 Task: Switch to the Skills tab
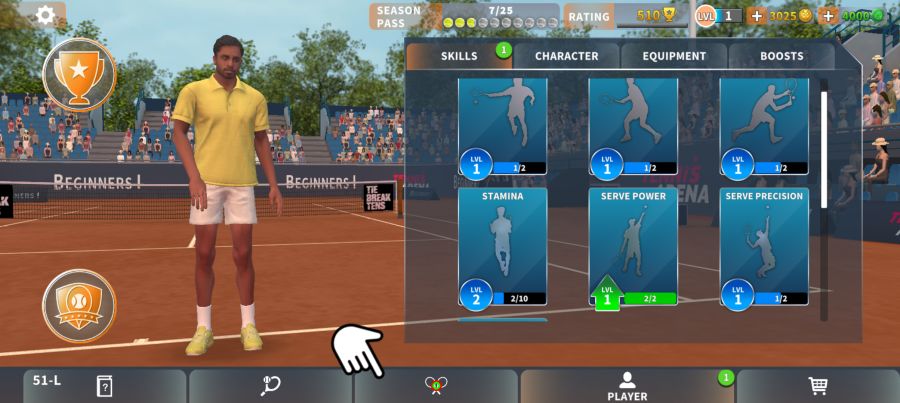459,56
